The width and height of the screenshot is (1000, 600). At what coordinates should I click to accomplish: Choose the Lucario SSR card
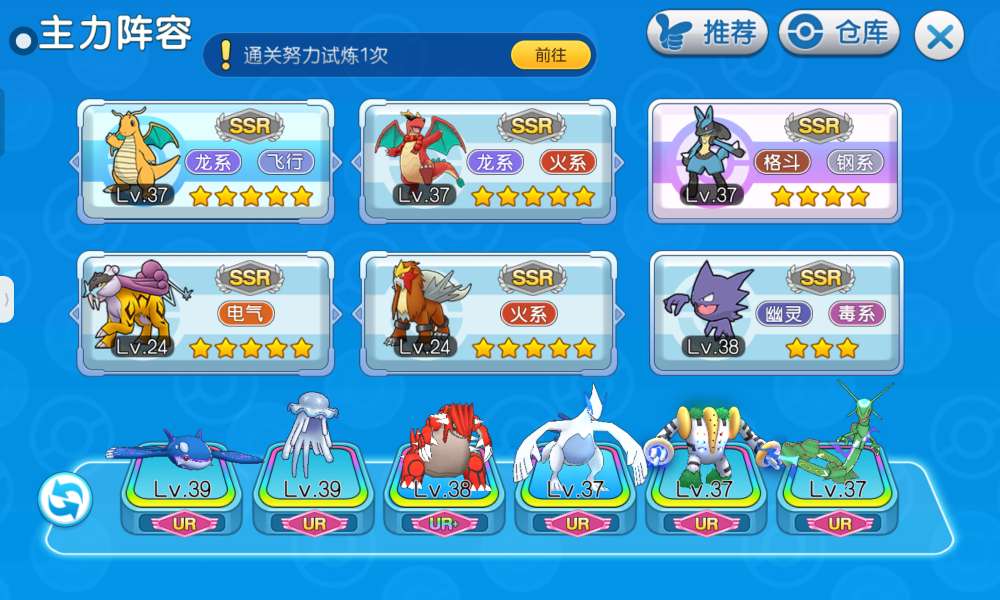pyautogui.click(x=775, y=160)
